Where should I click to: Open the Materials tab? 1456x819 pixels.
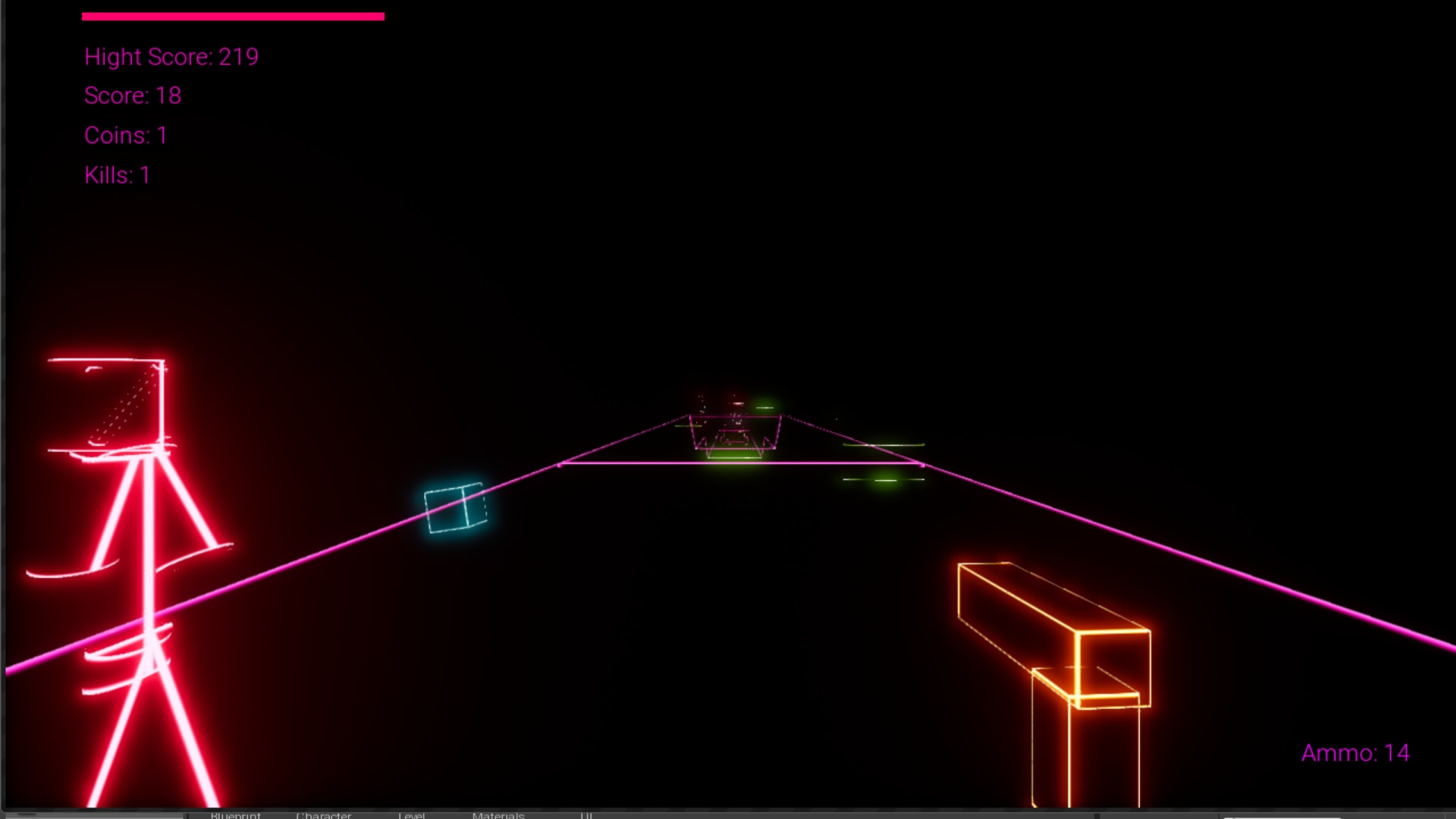pyautogui.click(x=498, y=815)
